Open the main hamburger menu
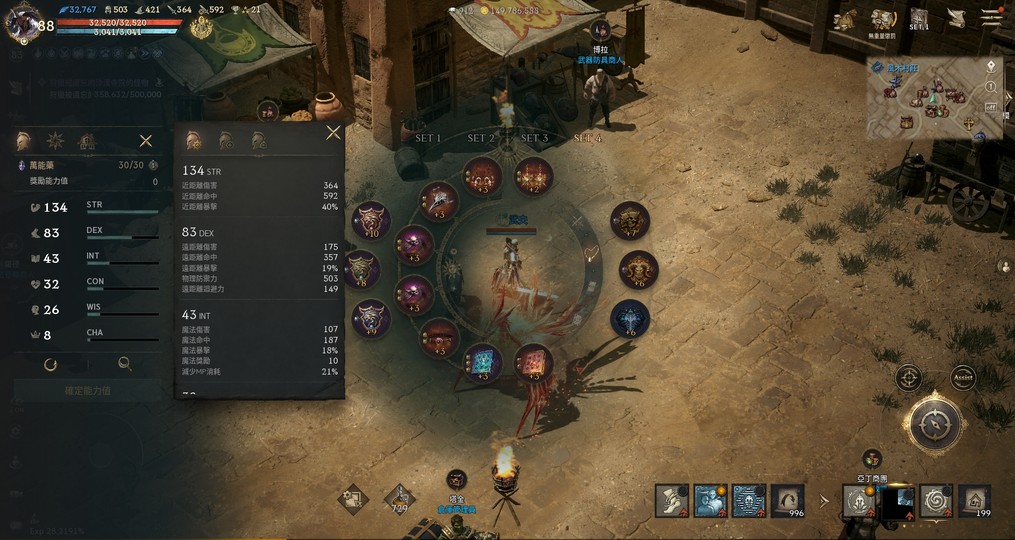1015x540 pixels. [x=991, y=17]
